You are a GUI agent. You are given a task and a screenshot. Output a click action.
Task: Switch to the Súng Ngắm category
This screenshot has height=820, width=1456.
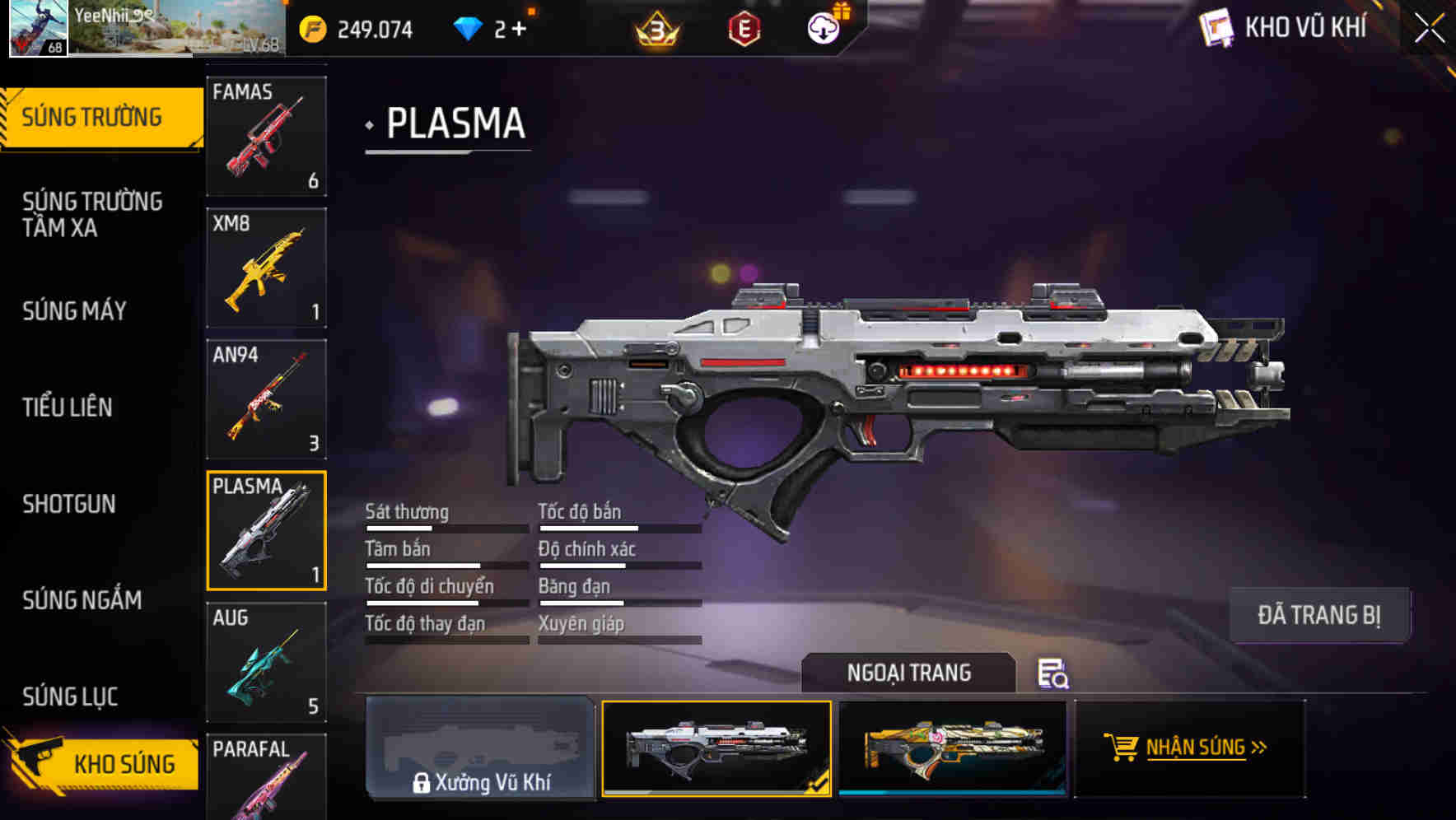point(82,600)
